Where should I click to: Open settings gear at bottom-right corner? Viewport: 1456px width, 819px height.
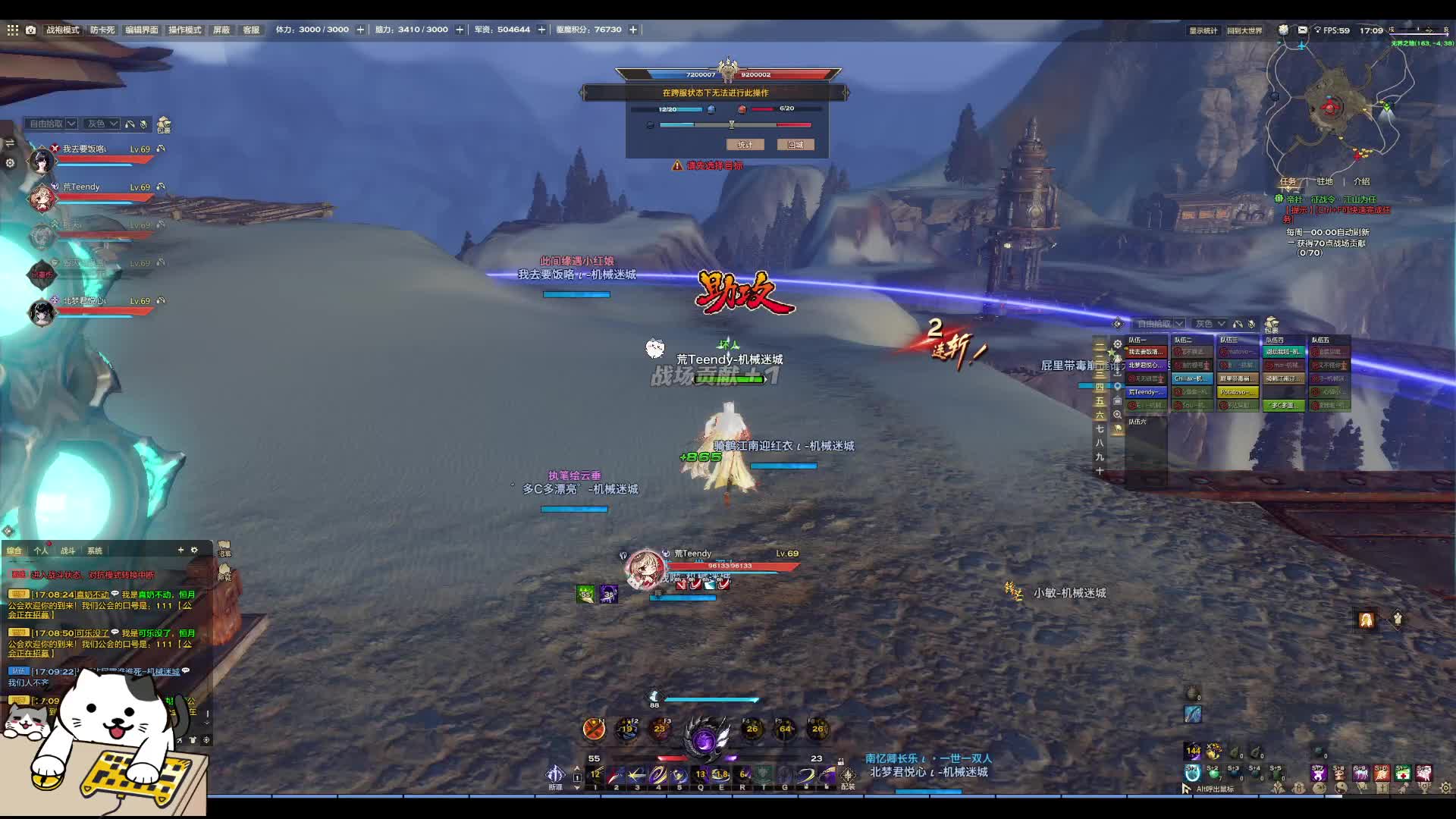(x=1445, y=788)
